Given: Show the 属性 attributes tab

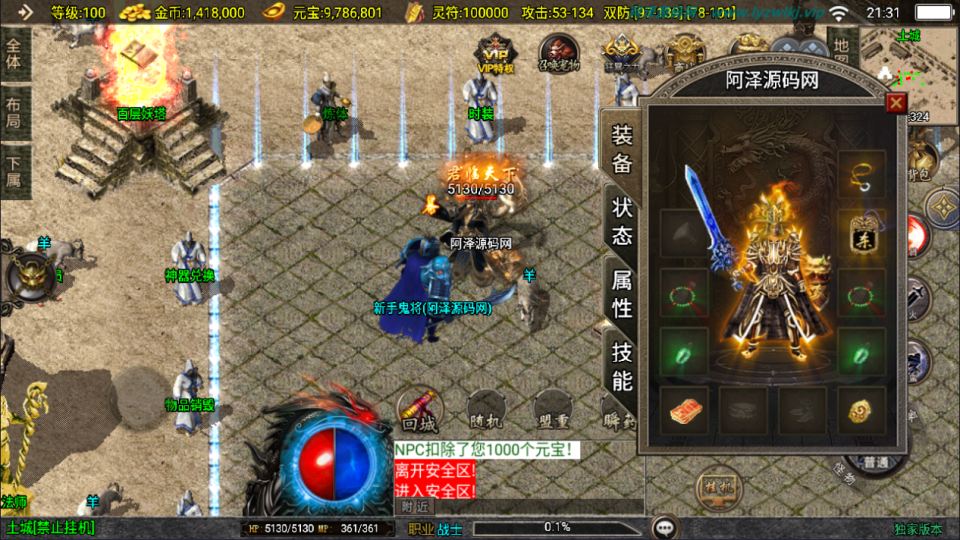Looking at the screenshot, I should (x=622, y=294).
